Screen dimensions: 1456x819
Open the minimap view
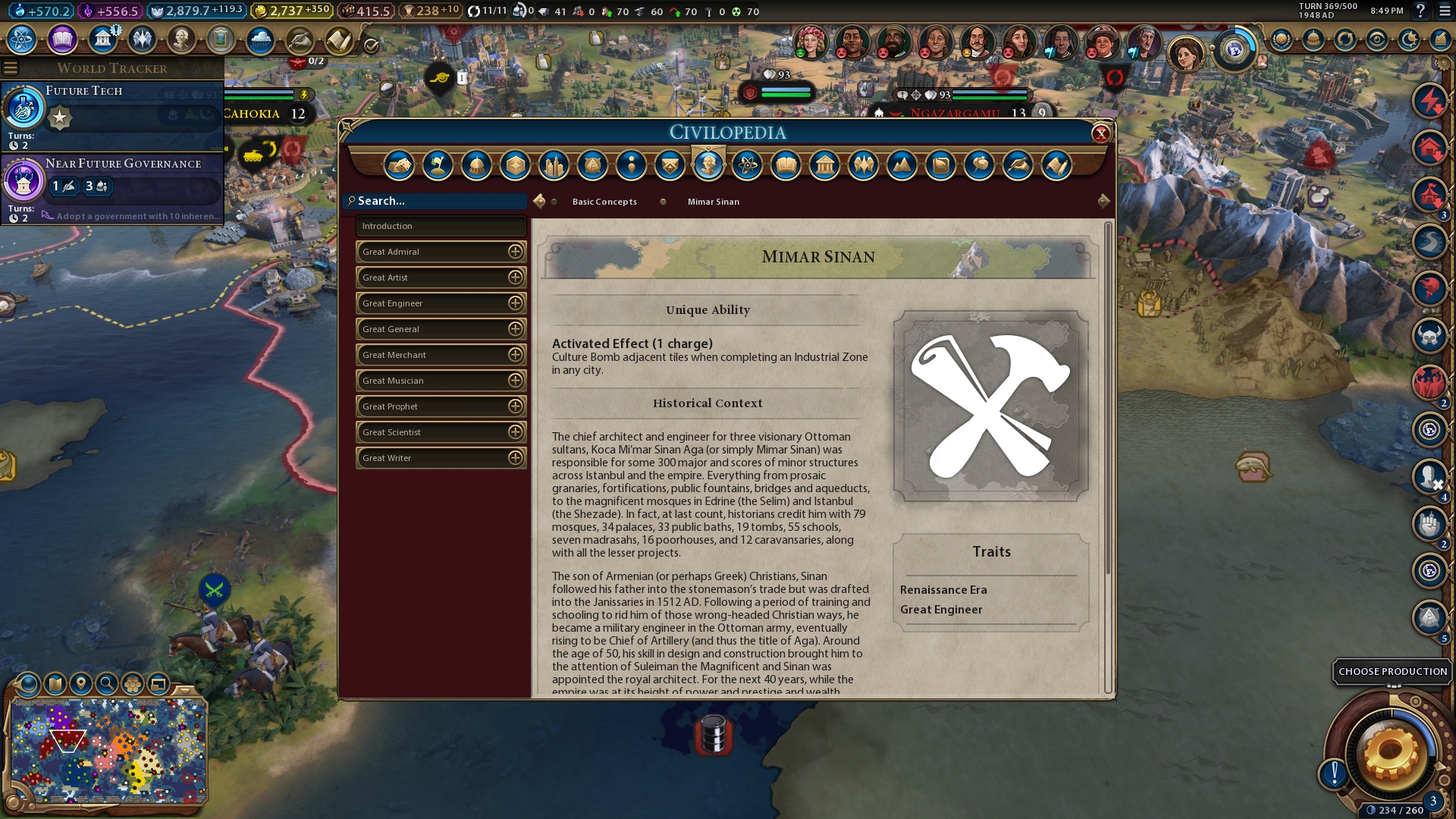(x=108, y=751)
